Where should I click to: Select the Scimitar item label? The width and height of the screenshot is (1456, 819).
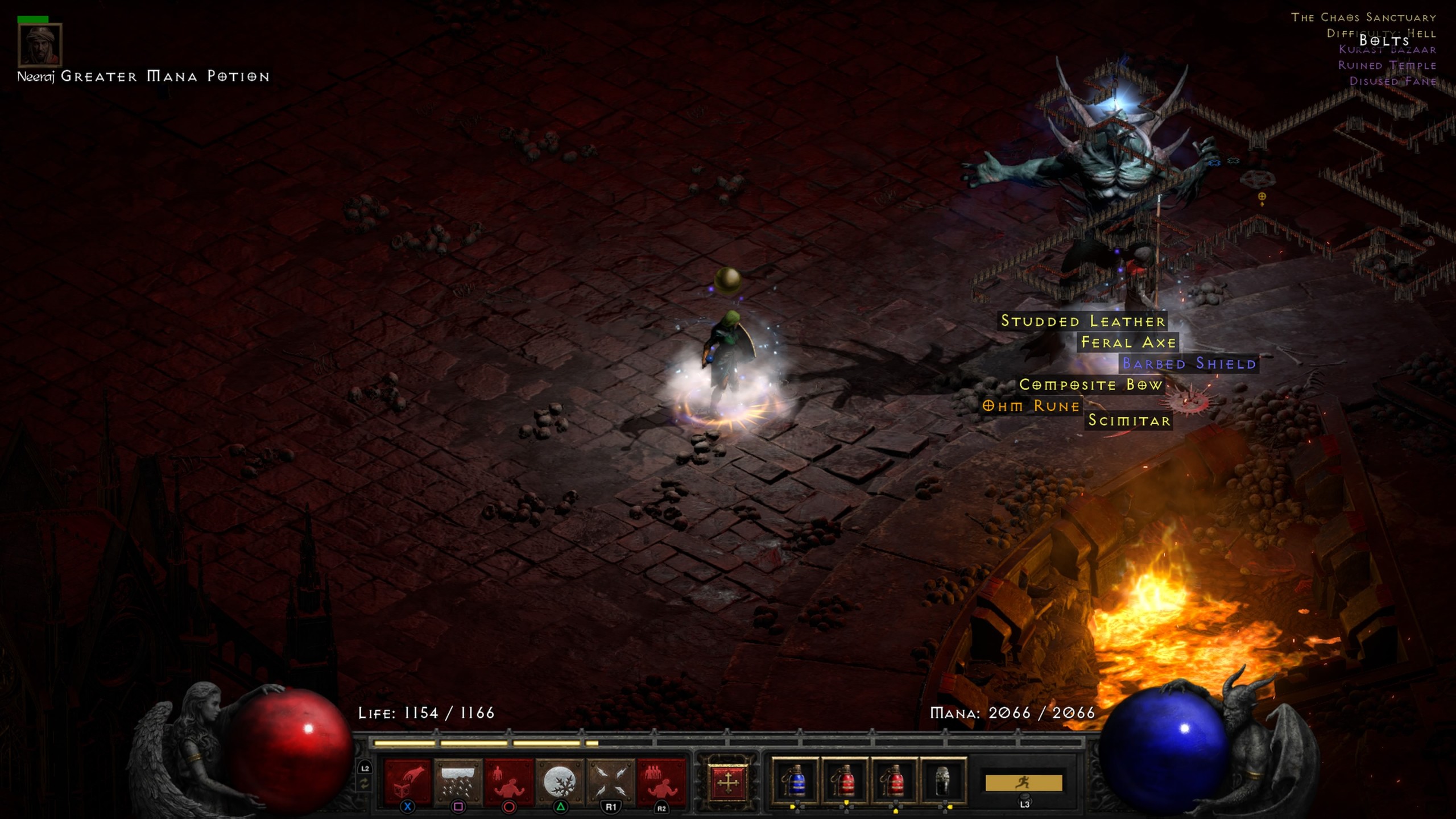click(1129, 420)
